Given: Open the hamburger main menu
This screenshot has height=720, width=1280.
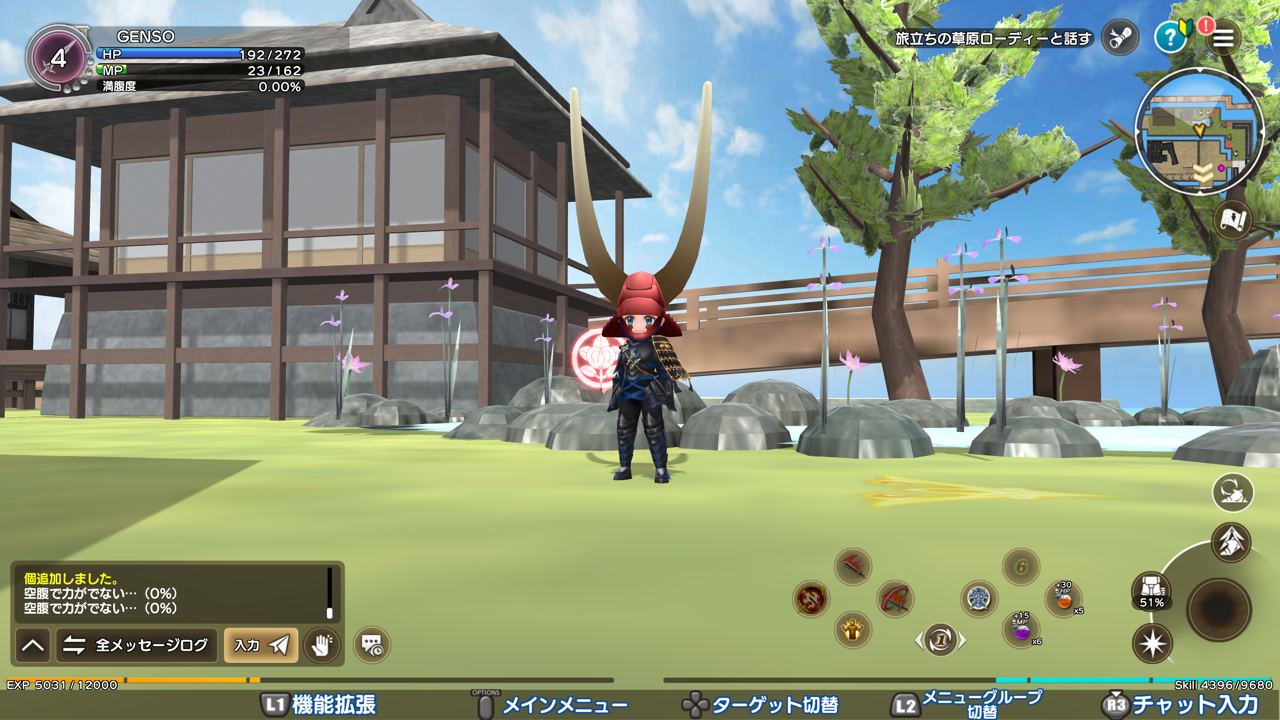Looking at the screenshot, I should [x=1222, y=38].
